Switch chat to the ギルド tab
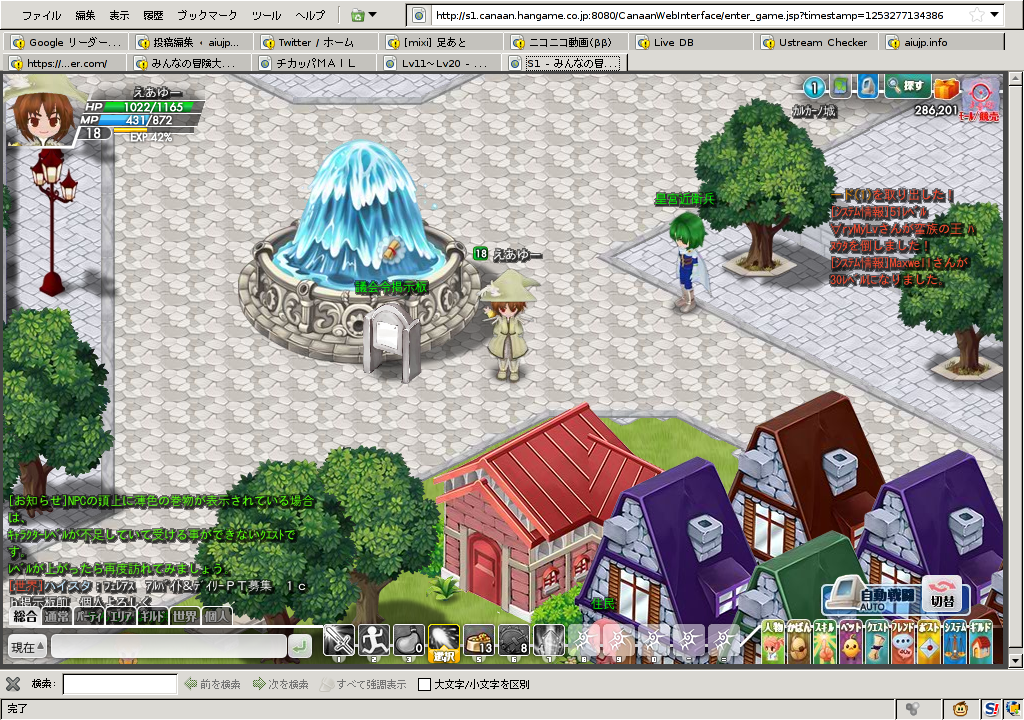Image resolution: width=1024 pixels, height=720 pixels. coord(152,616)
